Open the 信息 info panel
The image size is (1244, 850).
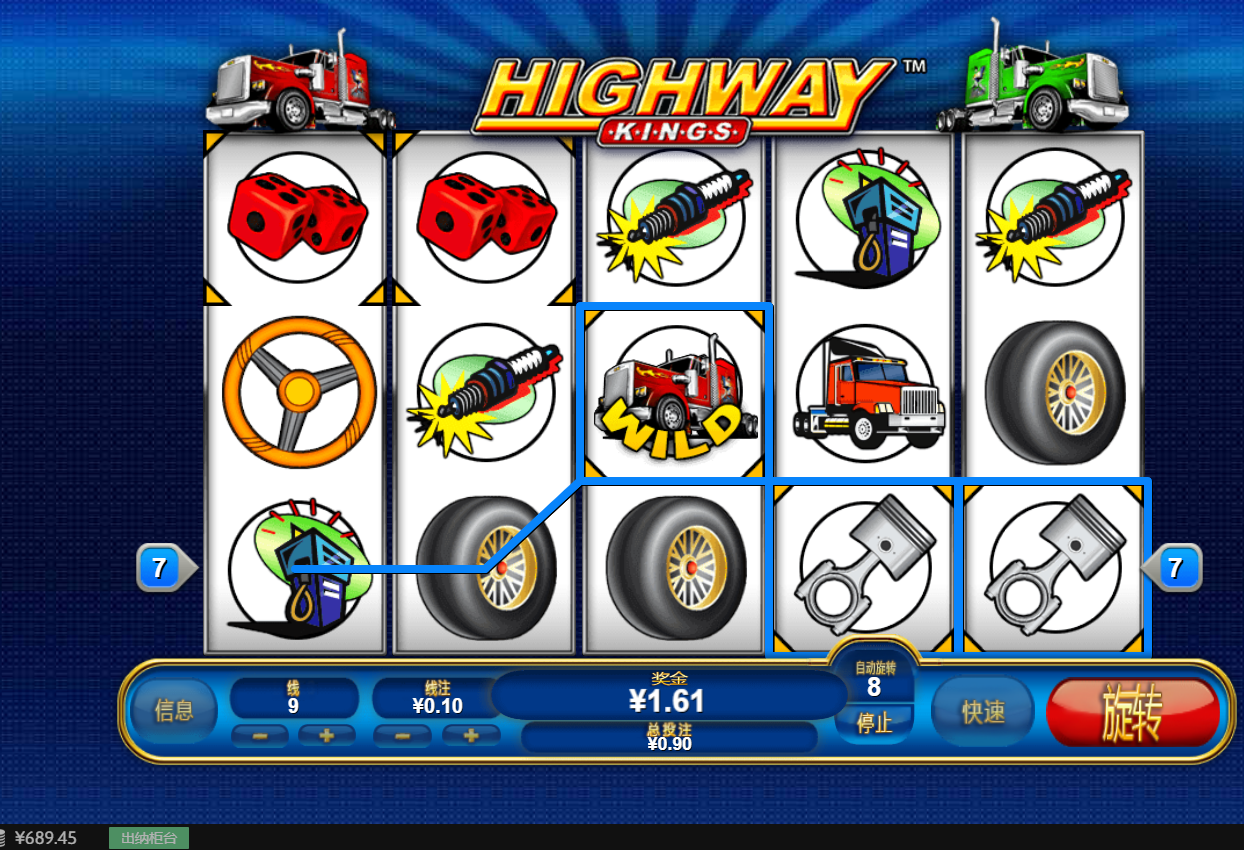tap(174, 710)
